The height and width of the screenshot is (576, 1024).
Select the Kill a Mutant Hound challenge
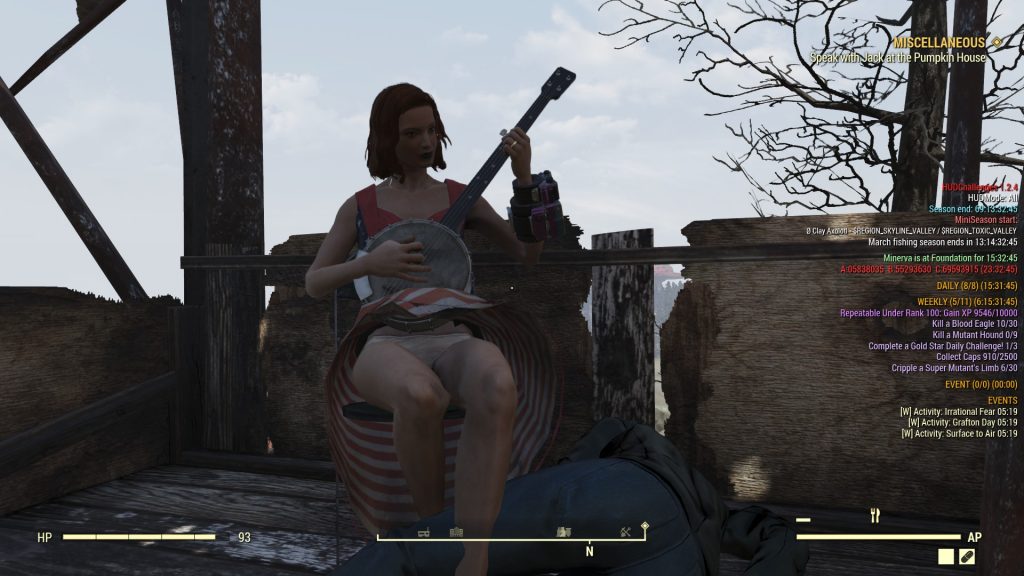point(974,335)
